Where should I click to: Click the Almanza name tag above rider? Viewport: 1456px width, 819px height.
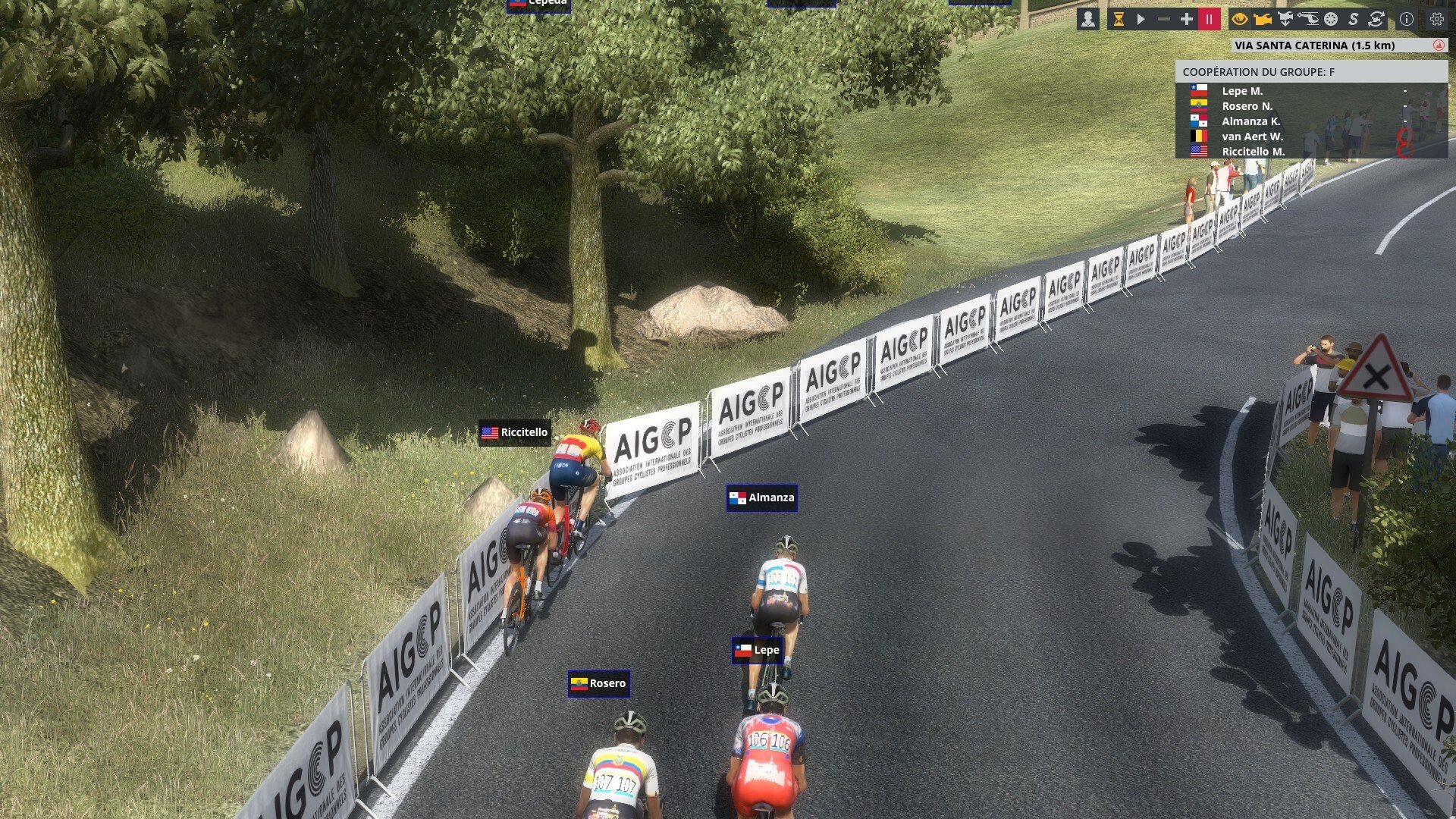point(762,497)
